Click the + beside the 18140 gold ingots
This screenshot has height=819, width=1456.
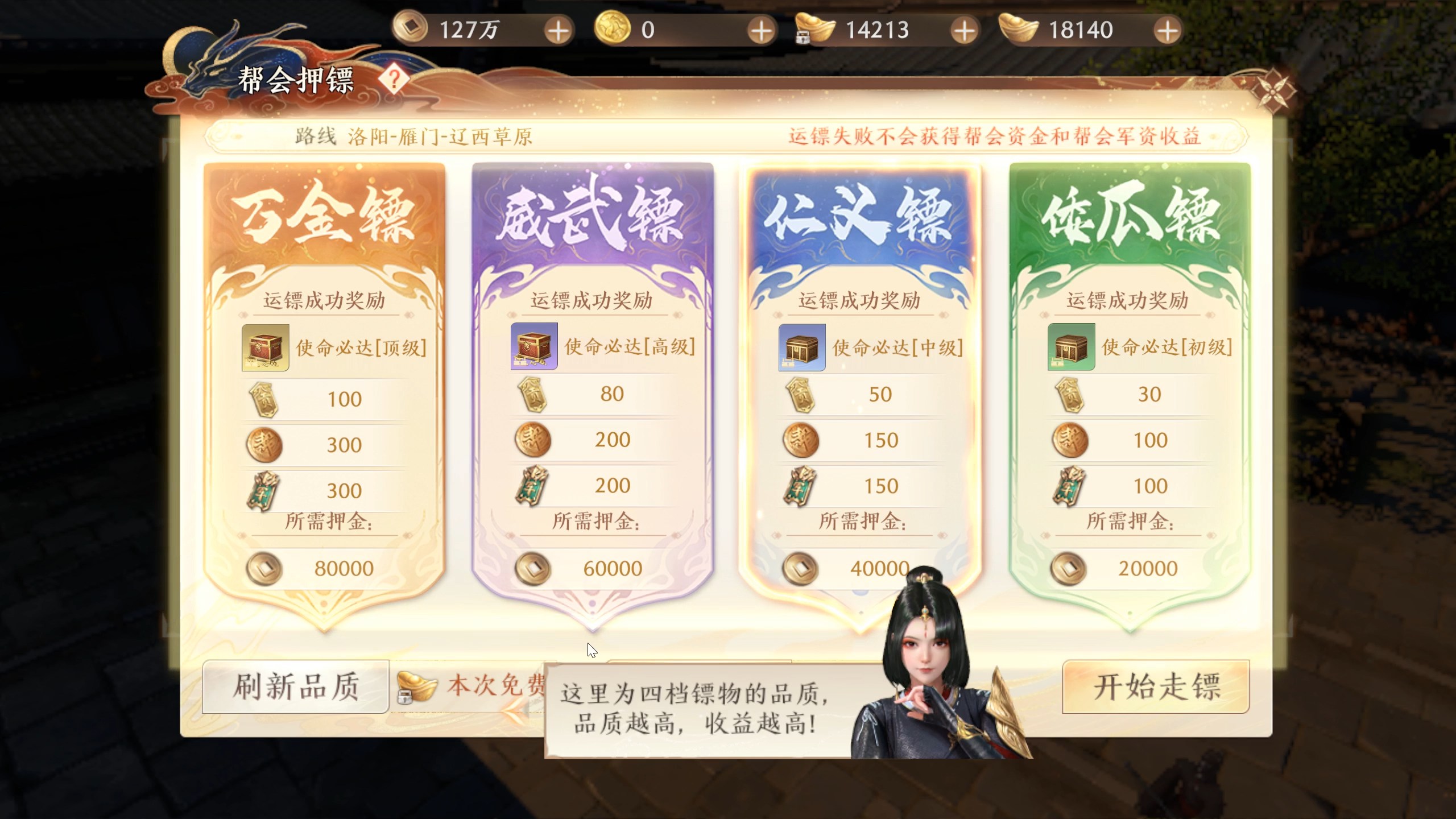1167,30
